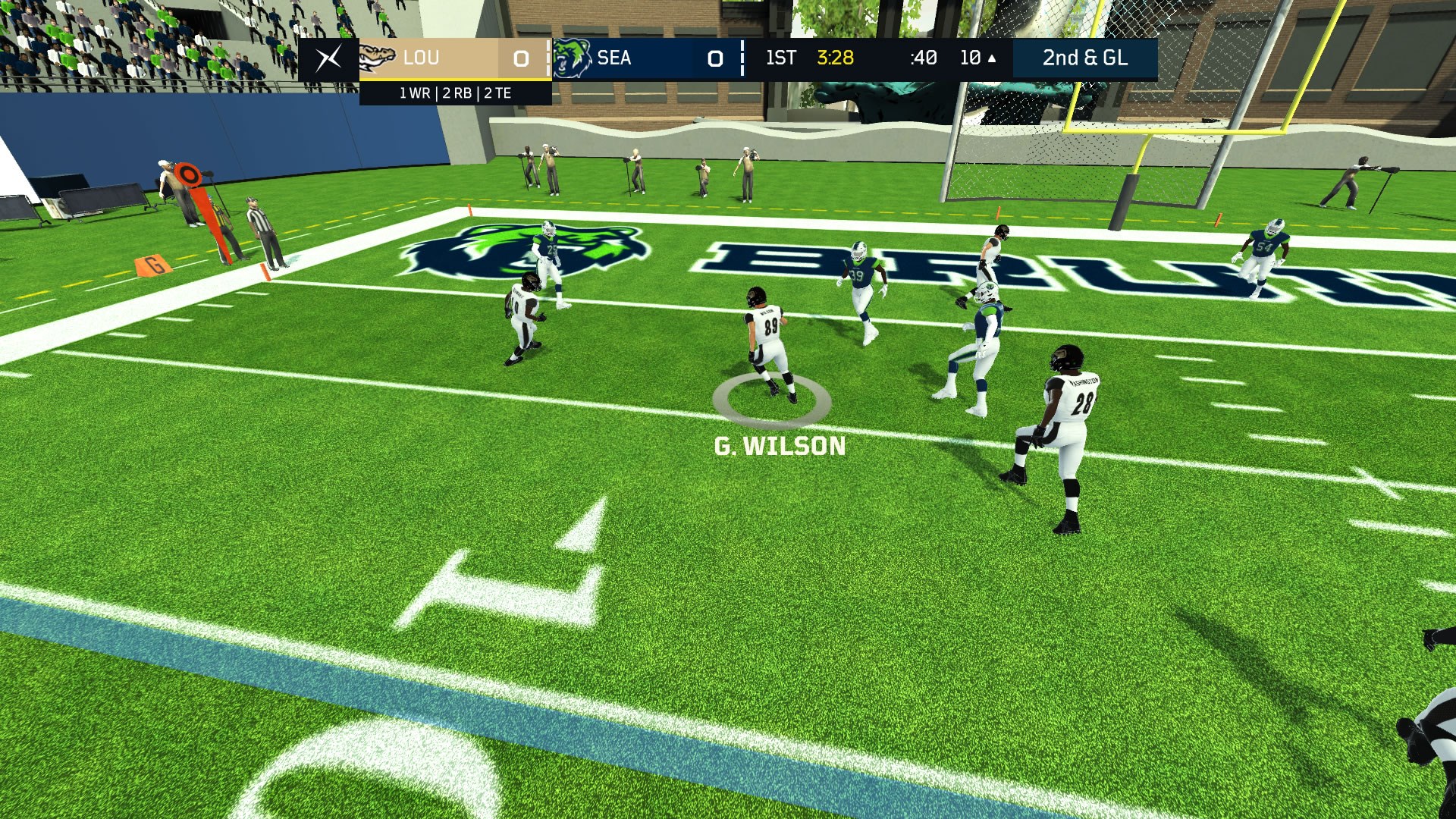The height and width of the screenshot is (819, 1456).
Task: Click the G. Wilson name label
Action: click(780, 447)
